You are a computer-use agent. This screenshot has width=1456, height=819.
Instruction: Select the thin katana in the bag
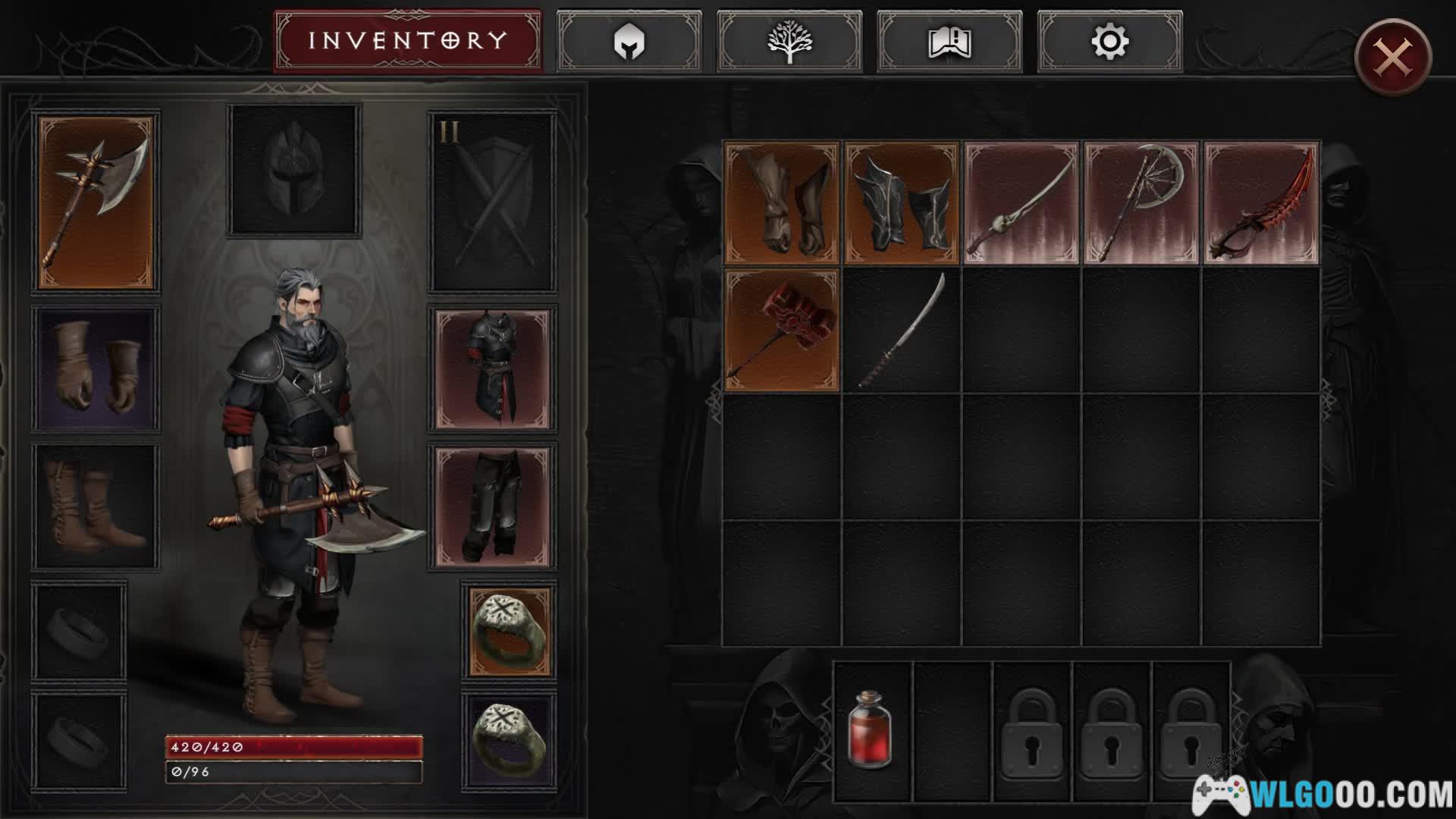(902, 330)
